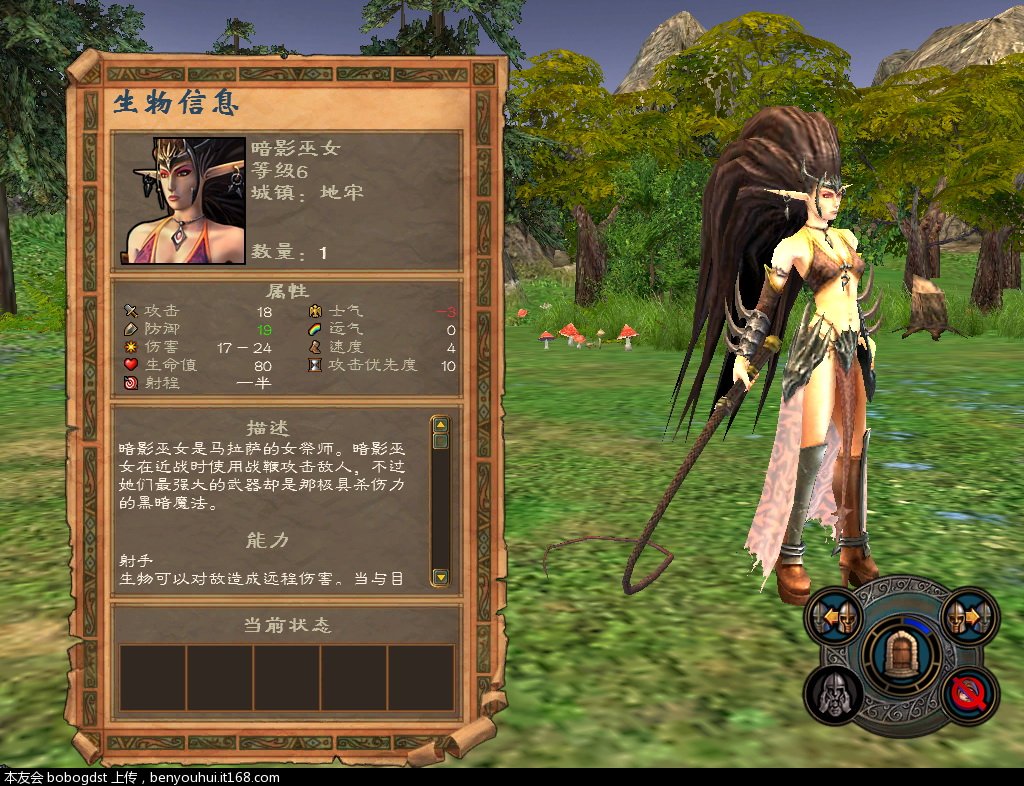The image size is (1024, 786).
Task: Click the next creature helmet arrow button
Action: pyautogui.click(x=968, y=616)
